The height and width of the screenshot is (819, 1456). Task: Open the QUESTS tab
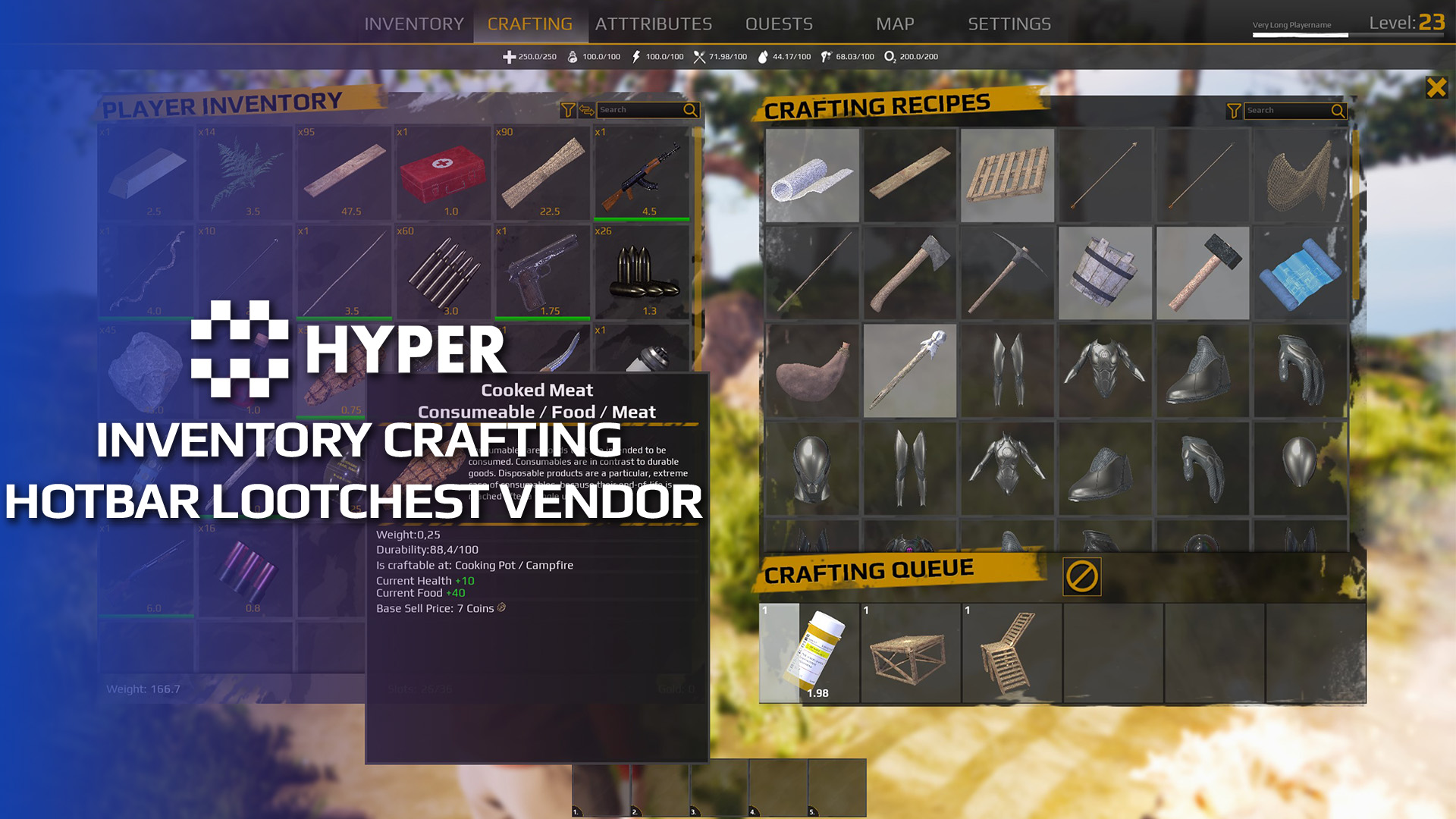tap(780, 23)
